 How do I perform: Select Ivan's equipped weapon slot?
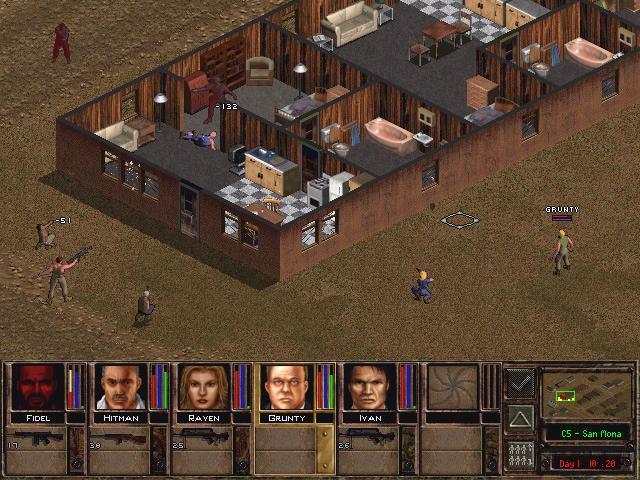370,439
